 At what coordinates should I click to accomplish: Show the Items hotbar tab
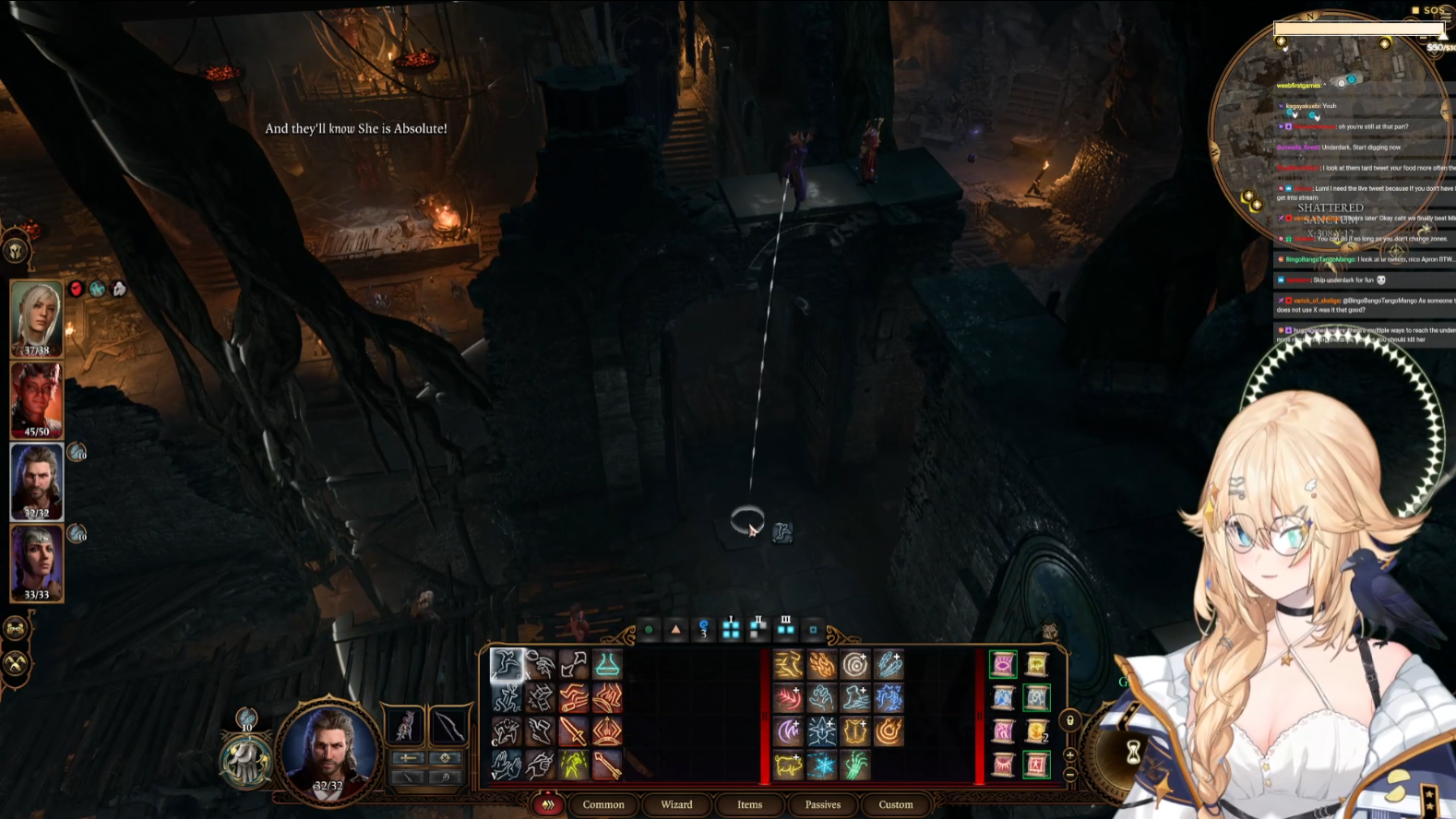click(749, 804)
